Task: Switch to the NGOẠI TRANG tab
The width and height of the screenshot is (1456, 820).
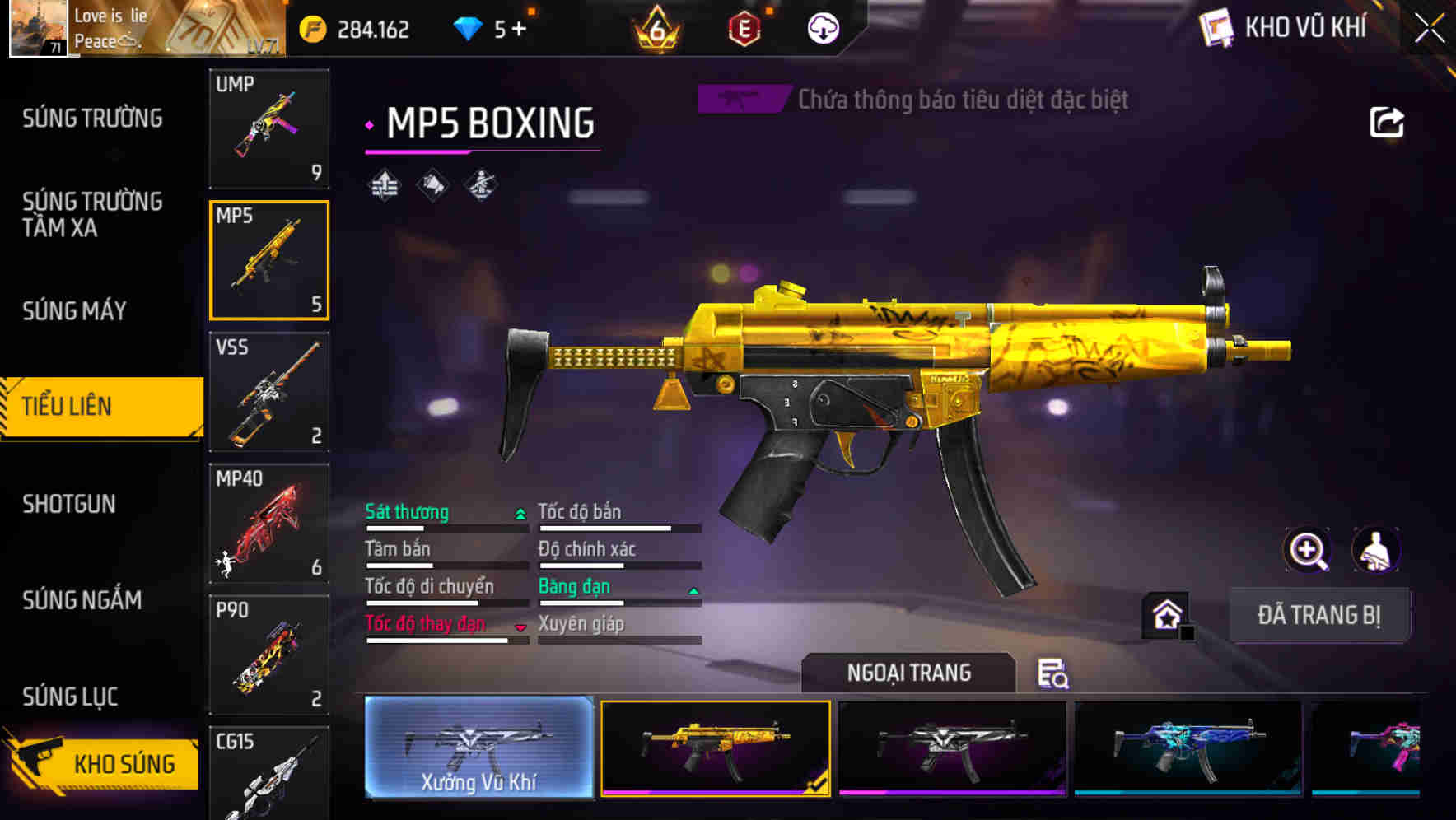Action: [910, 672]
